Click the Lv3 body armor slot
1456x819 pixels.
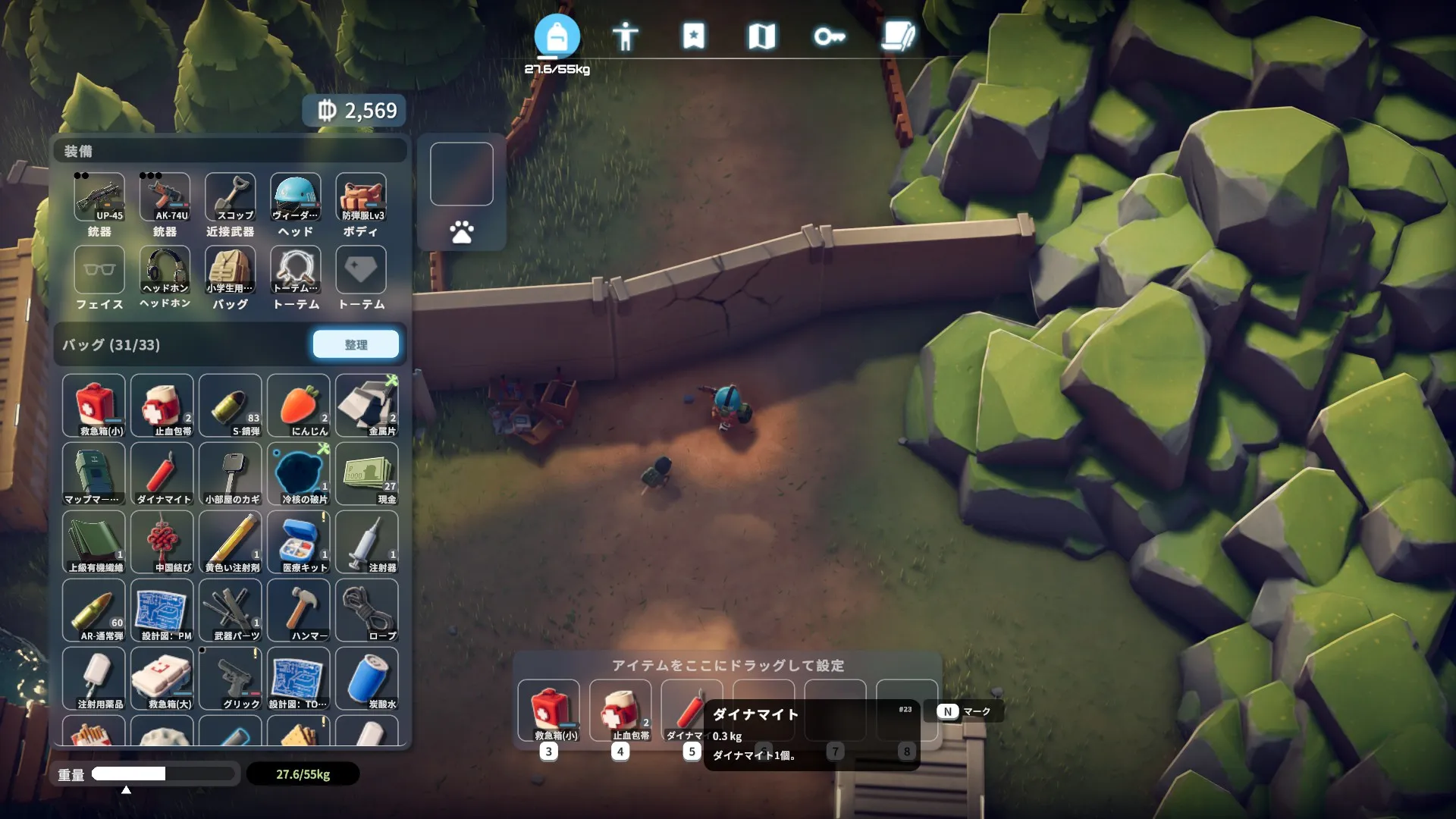(361, 197)
